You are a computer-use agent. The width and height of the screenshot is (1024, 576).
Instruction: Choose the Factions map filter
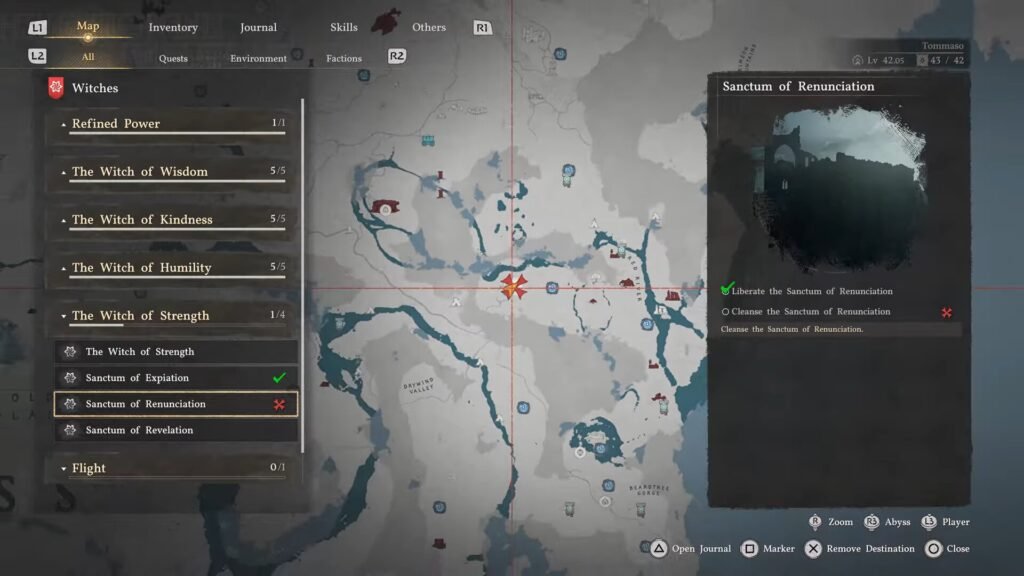click(x=344, y=58)
